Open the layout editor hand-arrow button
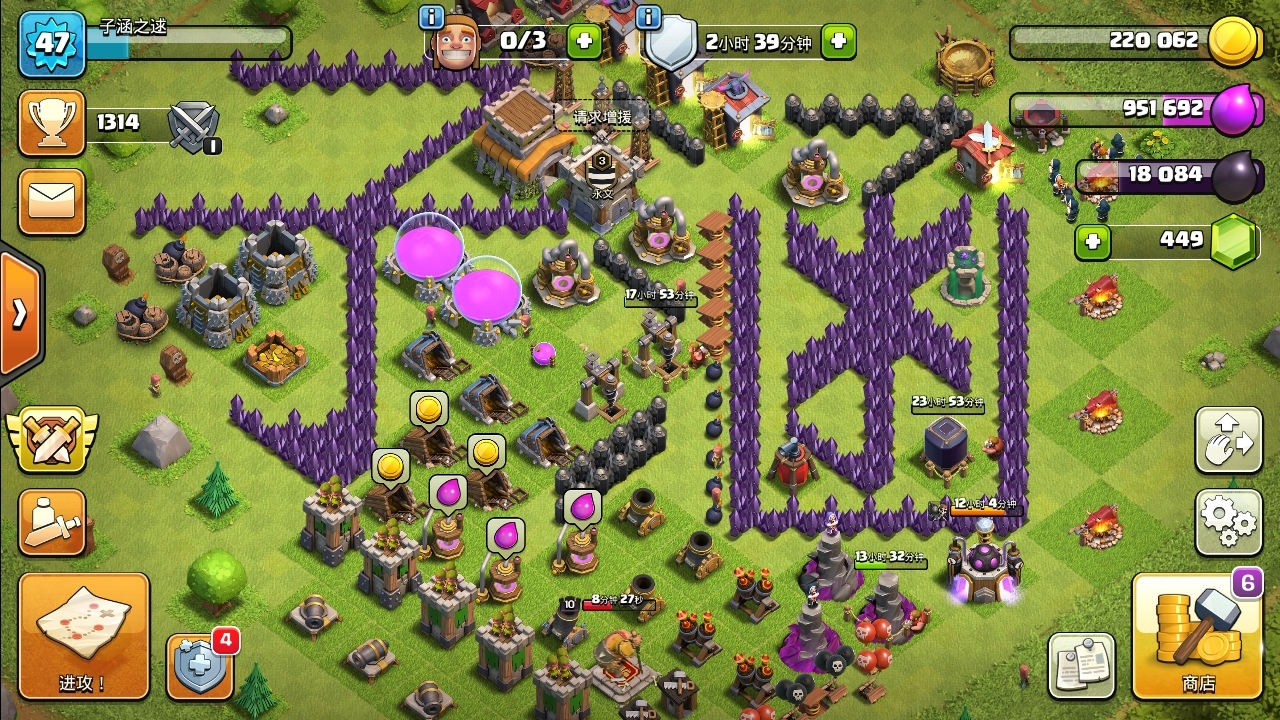This screenshot has width=1280, height=720. [x=1228, y=439]
